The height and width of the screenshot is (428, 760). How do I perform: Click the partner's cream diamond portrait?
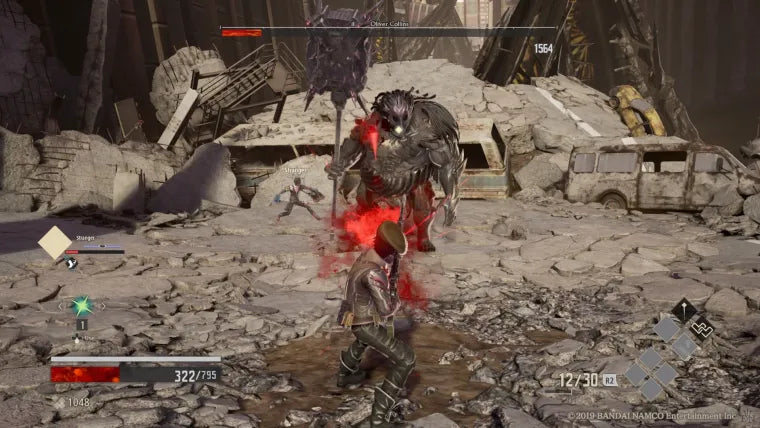point(55,243)
